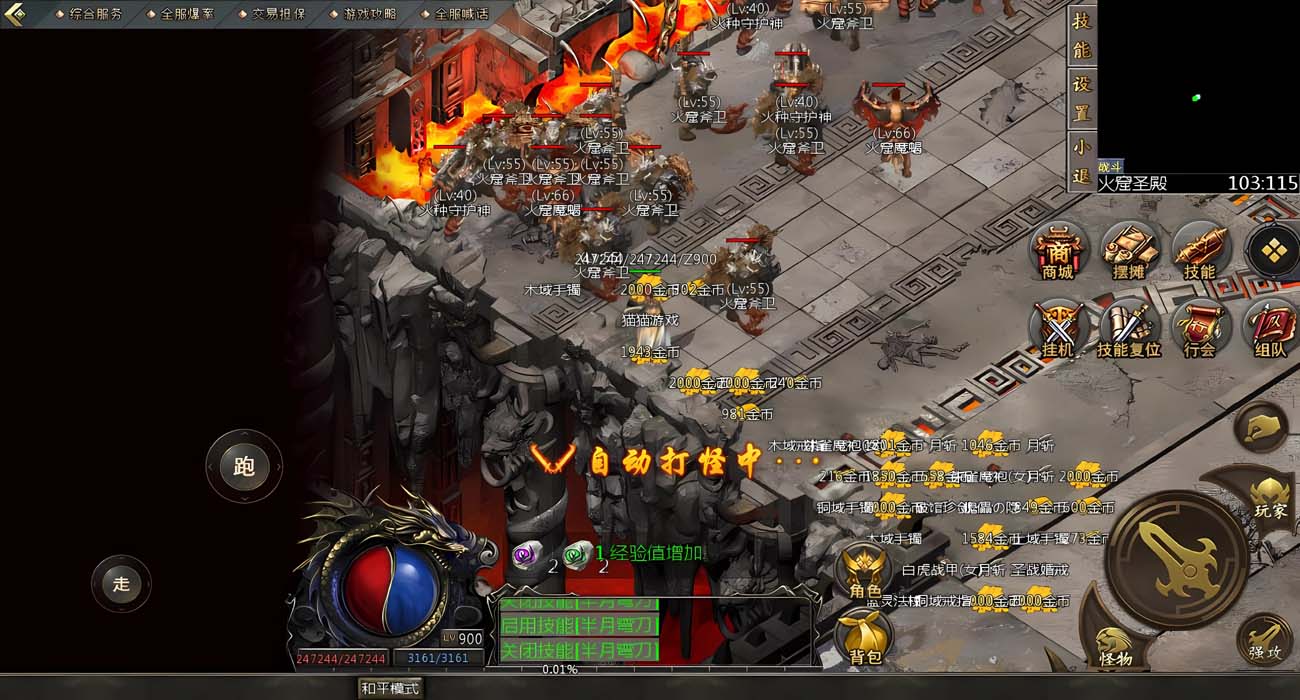Viewport: 1300px width, 700px height.
Task: Toggle the 和平模式 peace mode button
Action: click(x=391, y=688)
